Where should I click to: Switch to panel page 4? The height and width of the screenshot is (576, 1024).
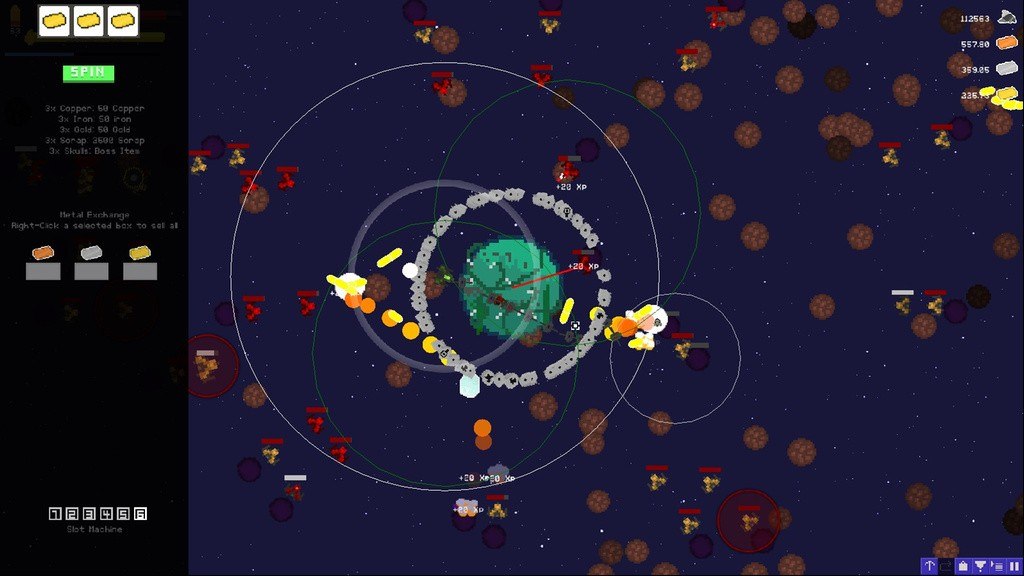coord(106,514)
